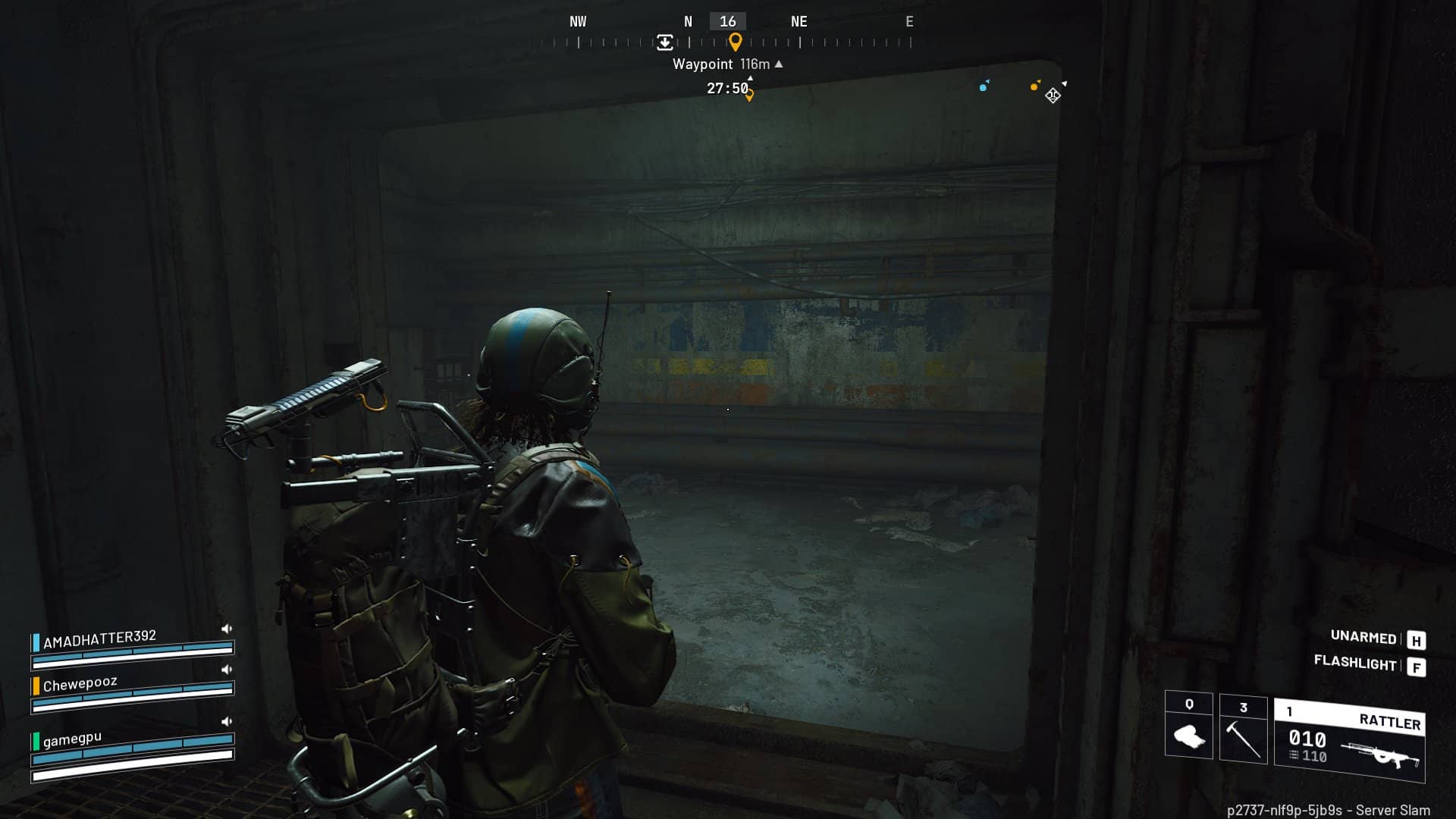Toggle voice speaker icon for Chewepooz
1456x819 pixels.
(x=226, y=670)
